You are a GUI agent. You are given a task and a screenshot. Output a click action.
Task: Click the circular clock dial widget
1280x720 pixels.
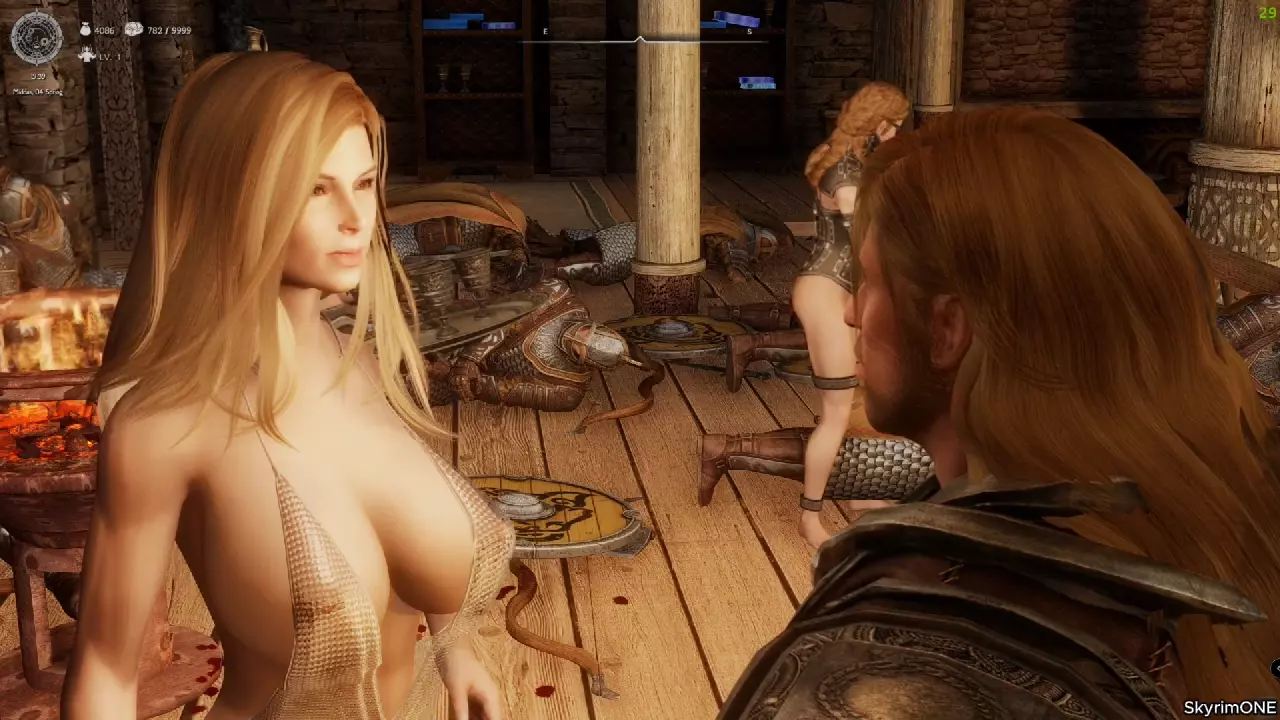[x=36, y=38]
